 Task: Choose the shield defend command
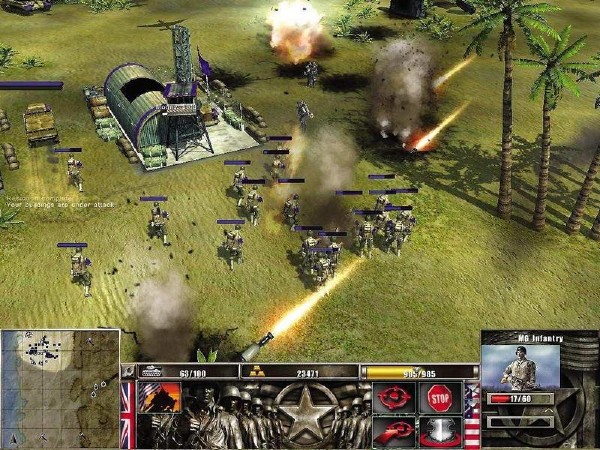coord(440,432)
